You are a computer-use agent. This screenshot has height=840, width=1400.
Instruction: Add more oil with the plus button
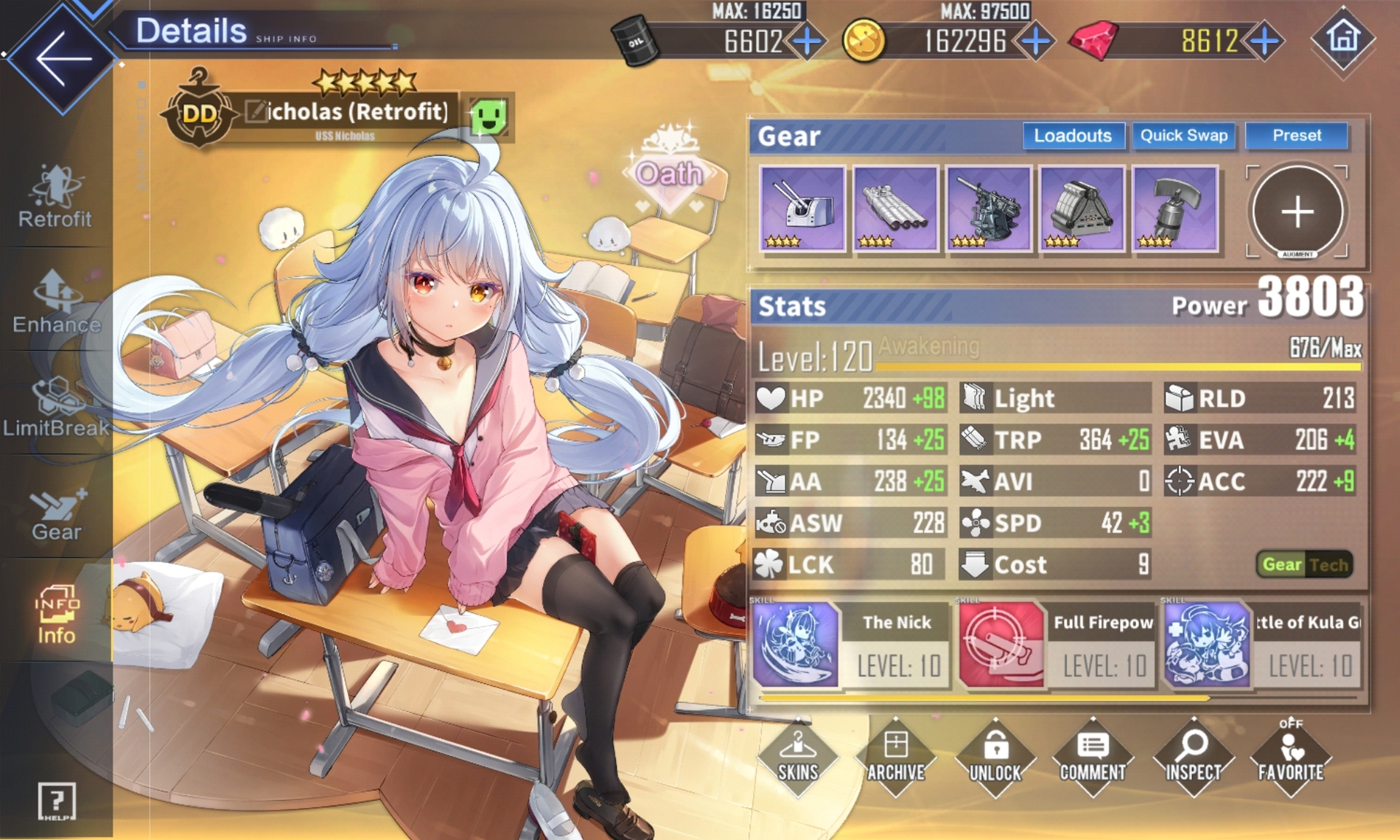pos(807,42)
